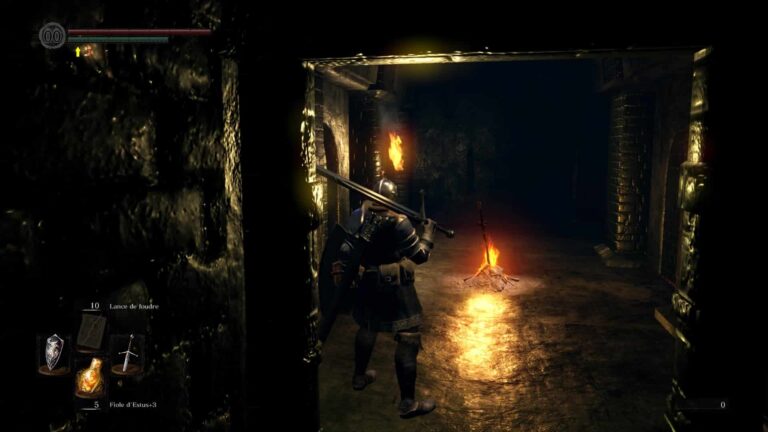Viewport: 768px width, 432px height.
Task: Select the equipped sword slot
Action: tap(127, 351)
